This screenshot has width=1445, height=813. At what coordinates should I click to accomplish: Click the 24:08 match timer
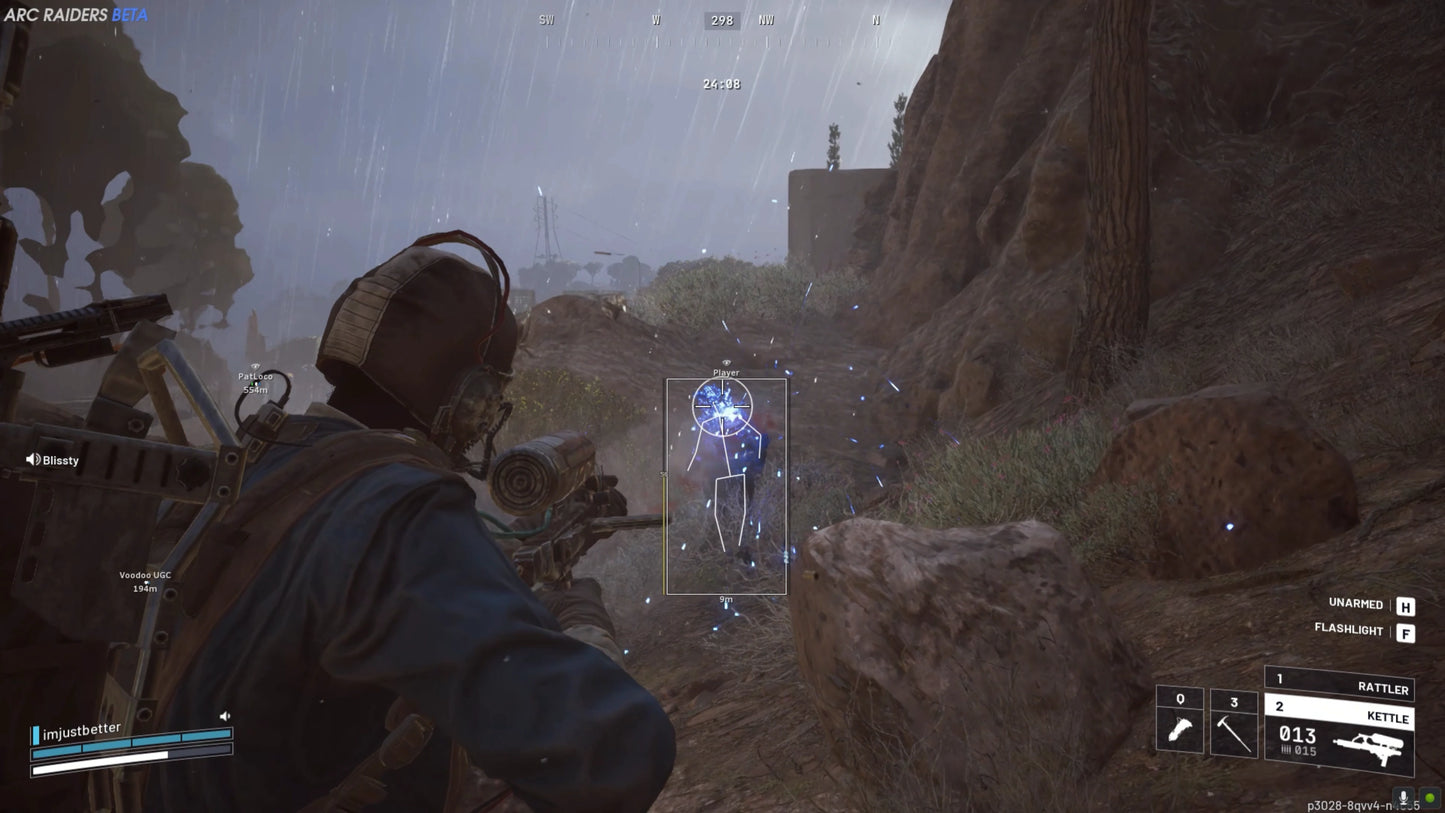(x=724, y=84)
